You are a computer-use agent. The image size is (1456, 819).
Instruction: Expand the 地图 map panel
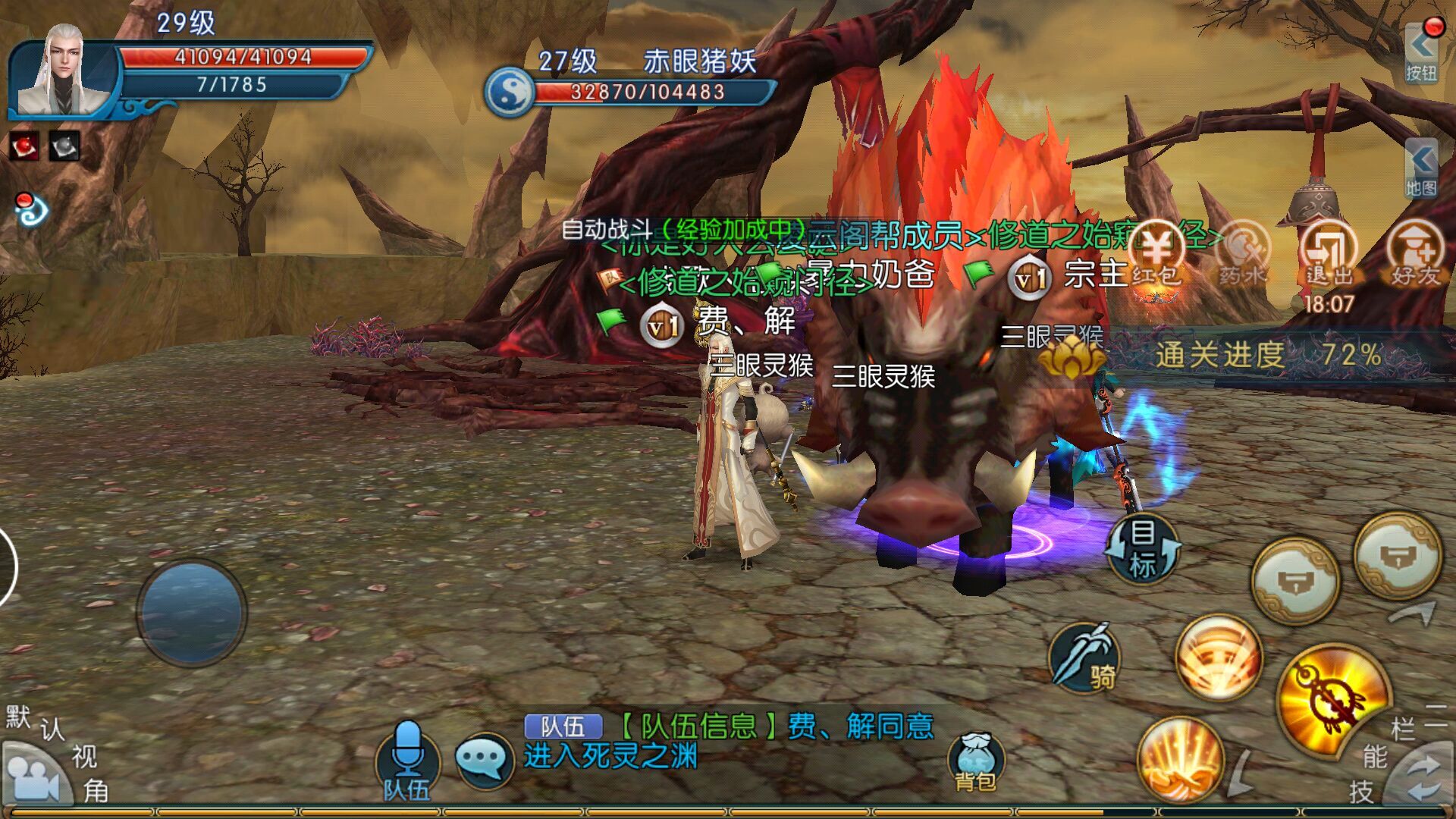[1421, 168]
